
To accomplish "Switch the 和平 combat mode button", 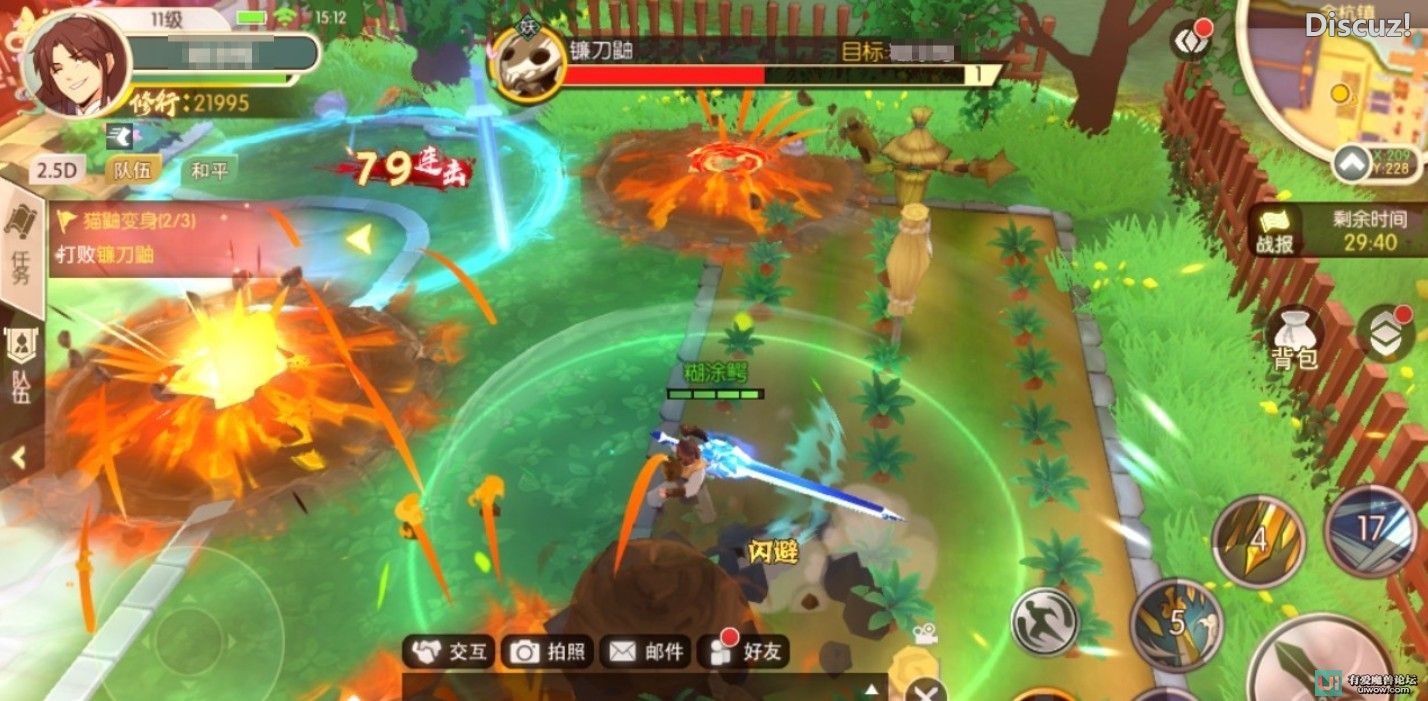I will click(209, 170).
